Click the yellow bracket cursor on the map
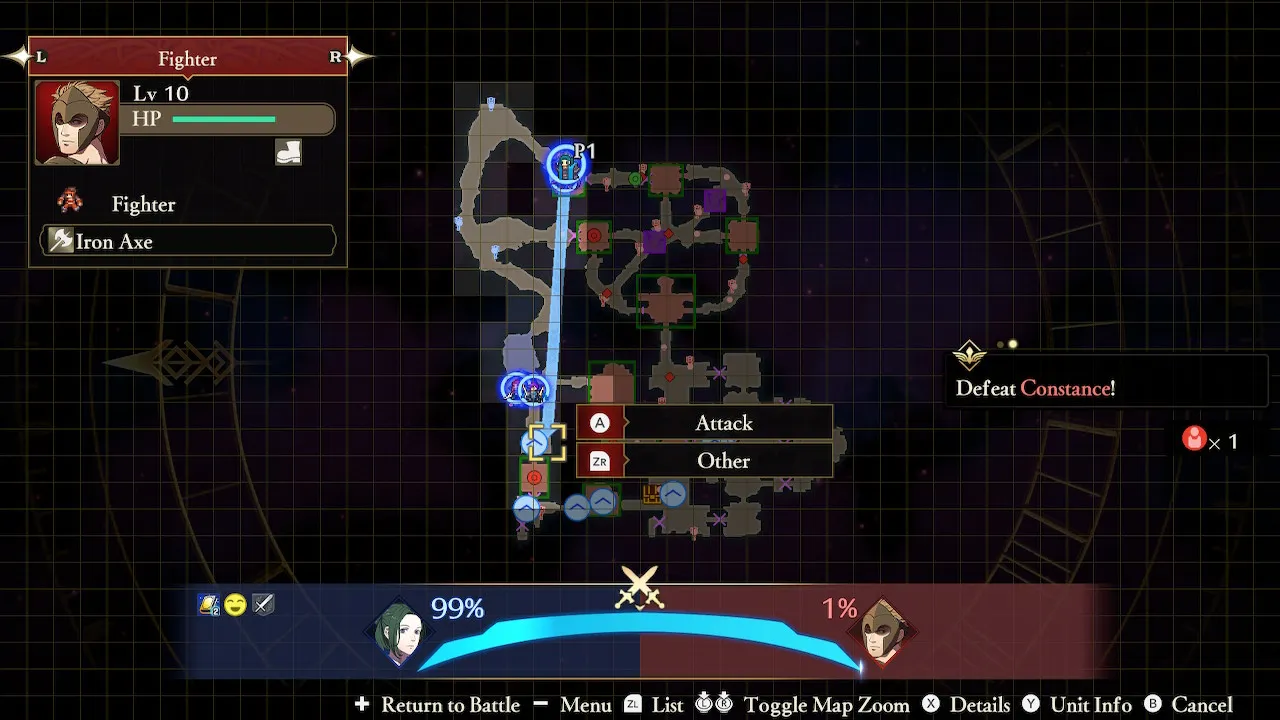Image resolution: width=1280 pixels, height=720 pixels. click(x=547, y=442)
